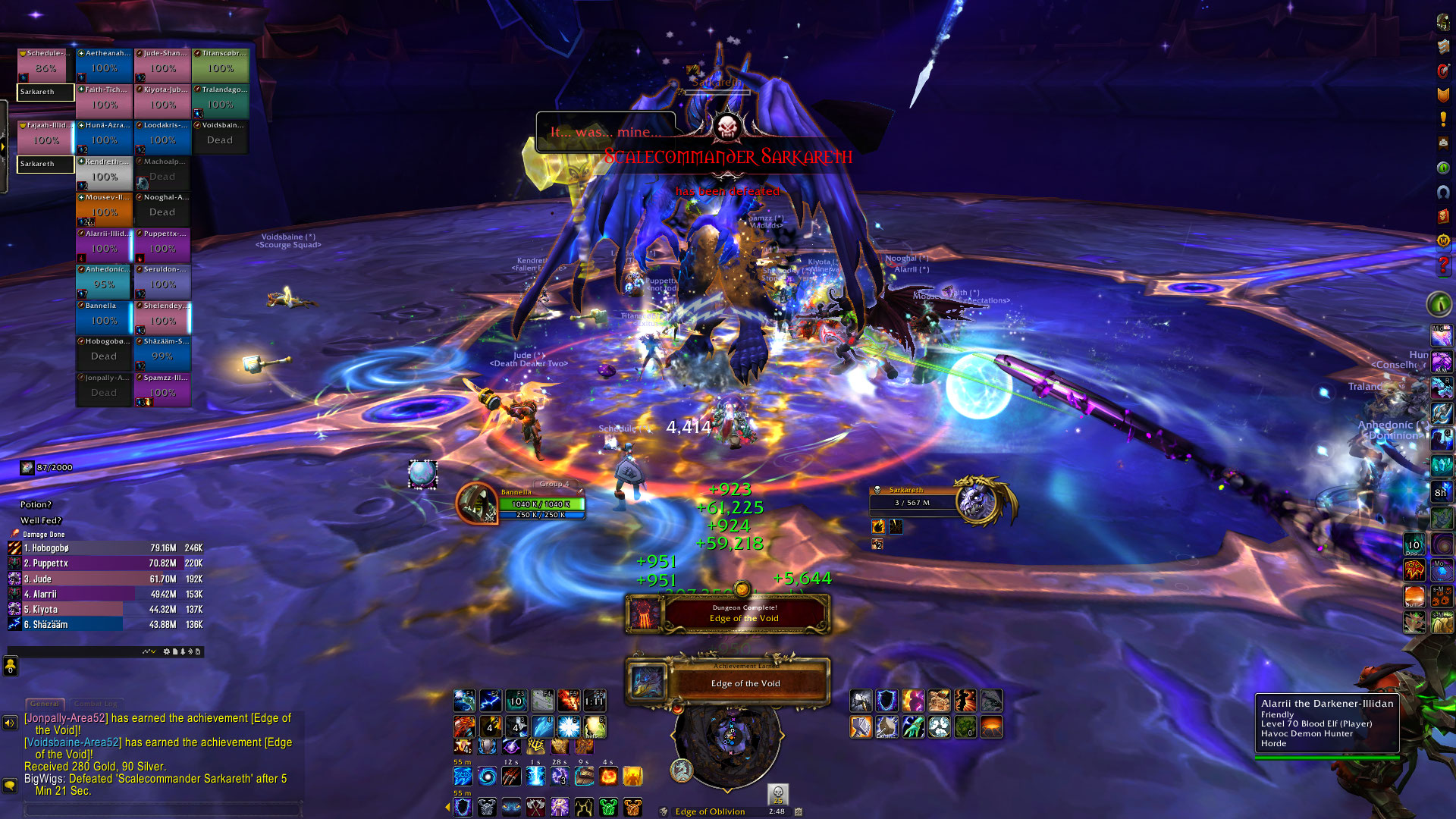Viewport: 1456px width, 819px height.
Task: Click Bannella's raid frame
Action: point(104,317)
